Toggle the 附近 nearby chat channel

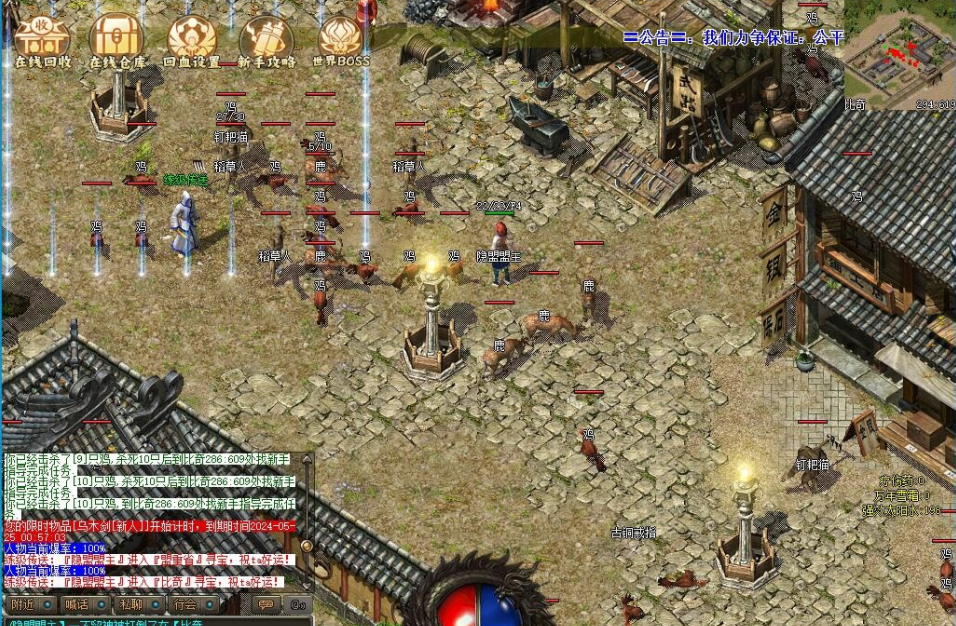tap(23, 605)
